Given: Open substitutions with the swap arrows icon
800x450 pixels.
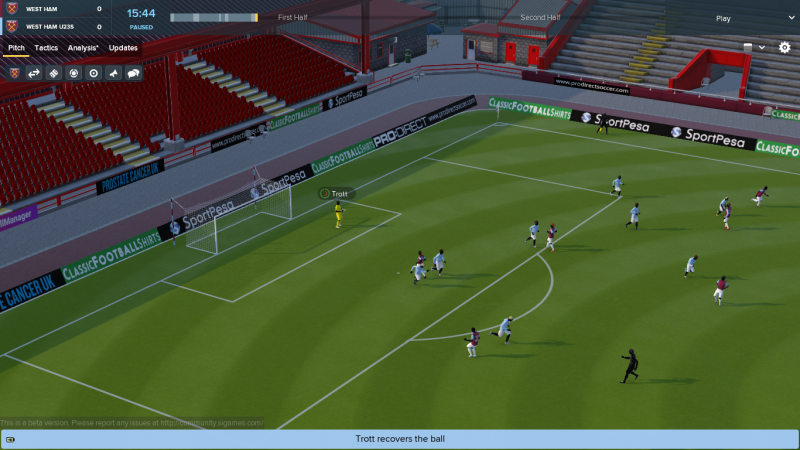Looking at the screenshot, I should (x=34, y=73).
